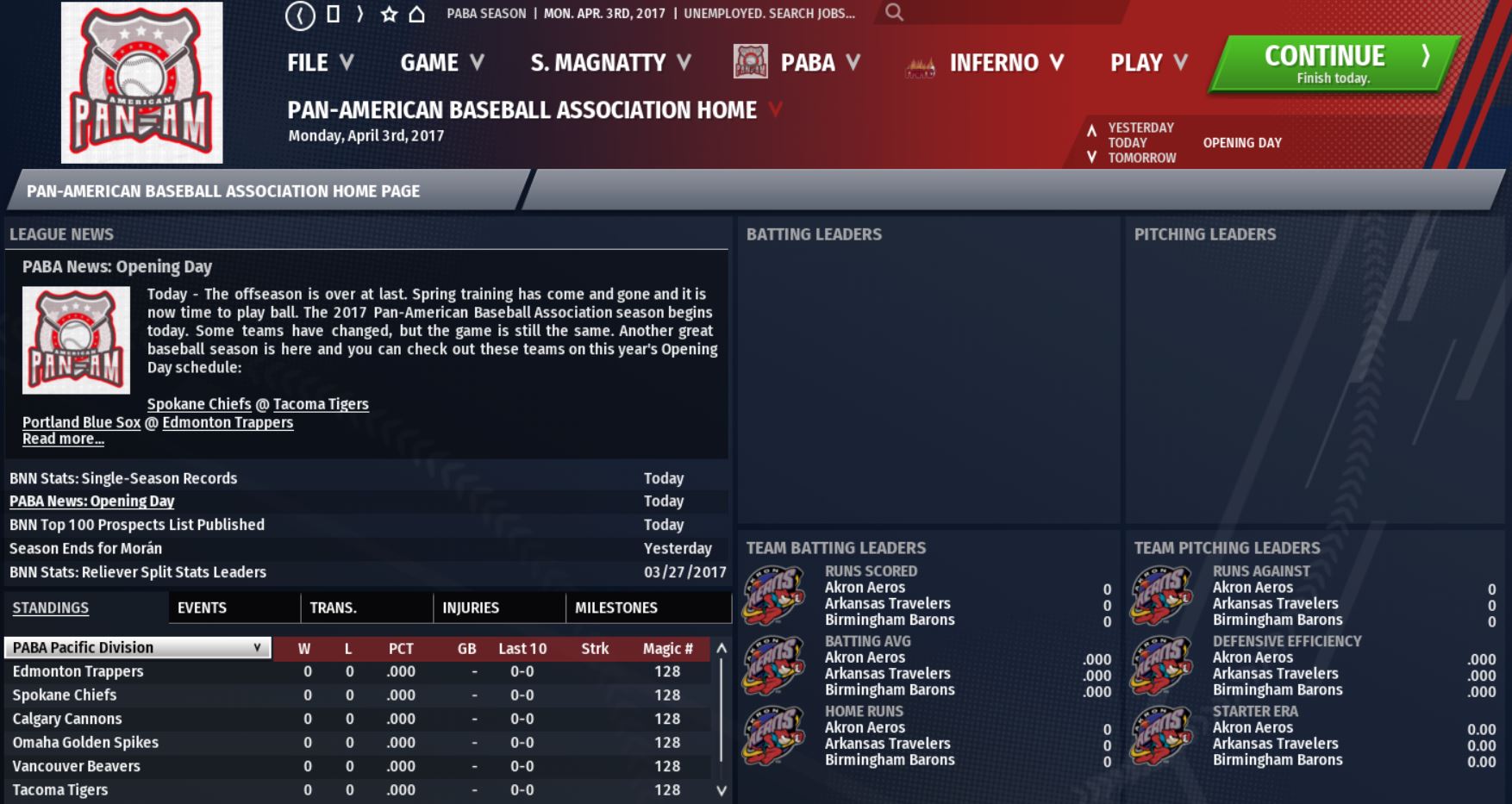Open the Spokane Chiefs link in the news
This screenshot has width=1512, height=804.
point(199,404)
